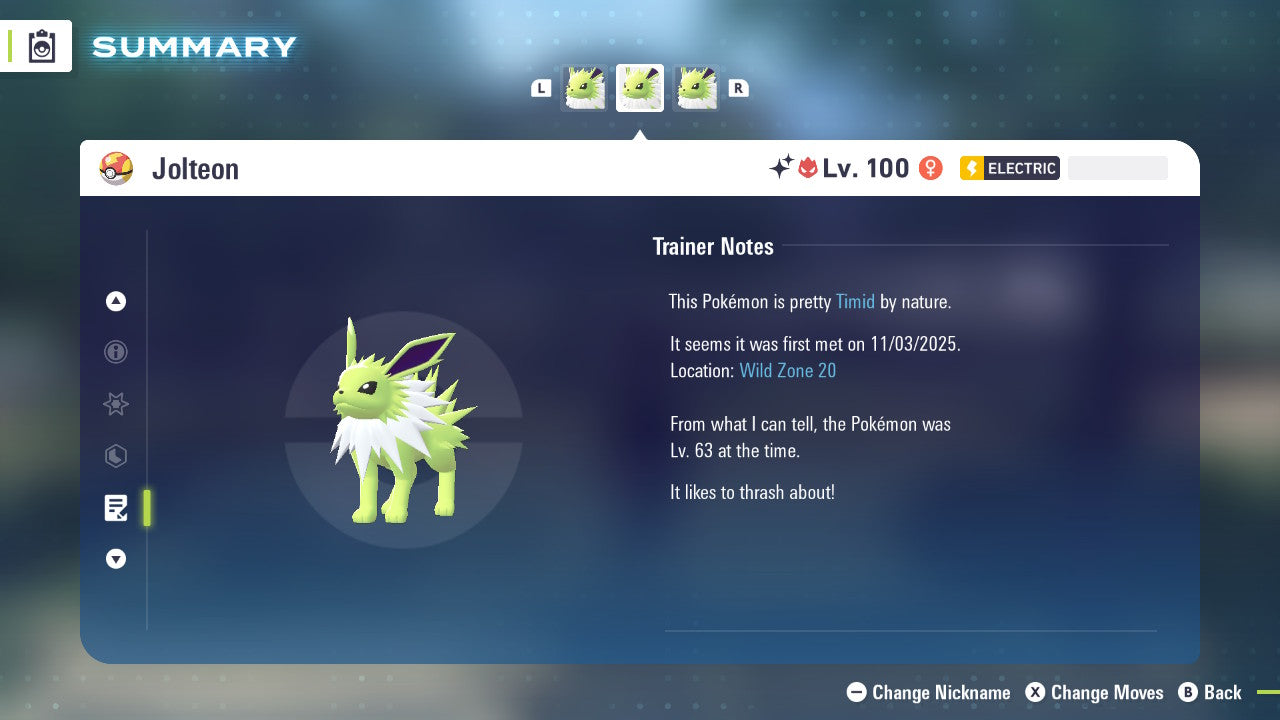The height and width of the screenshot is (720, 1280).
Task: Click the Electric type badge
Action: (1009, 168)
